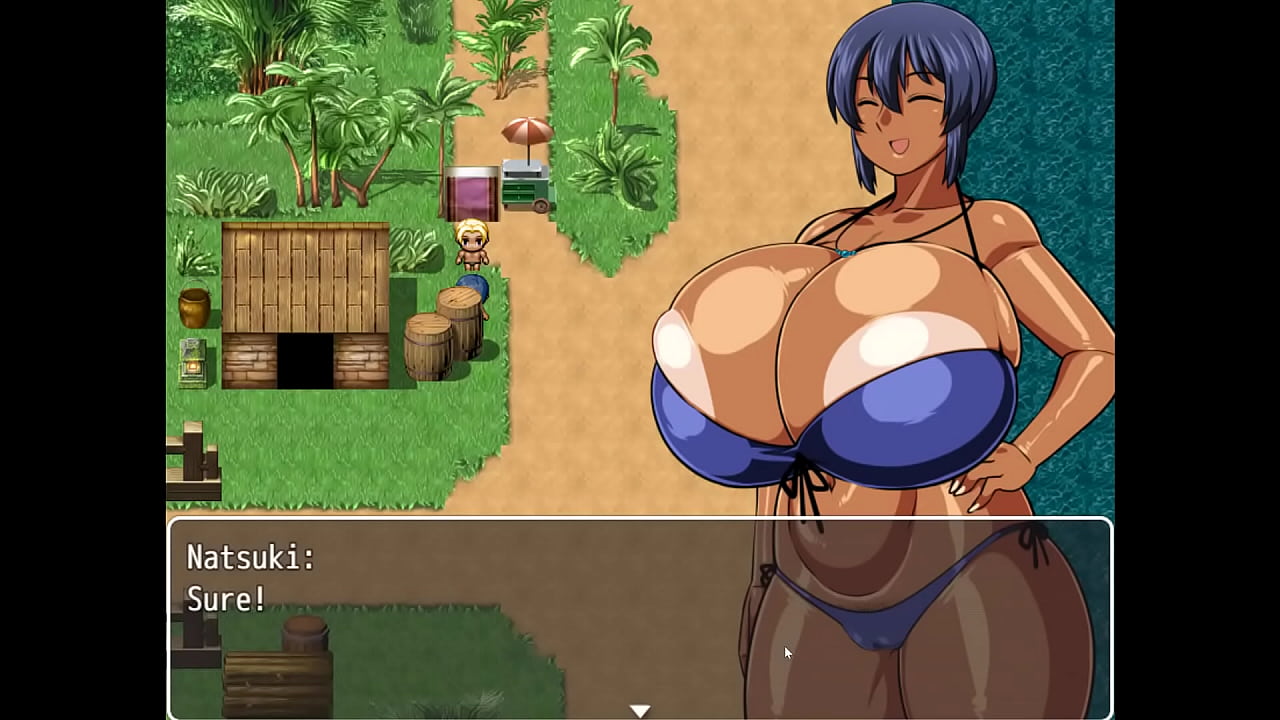Click the dark hut entrance doorway
1280x720 pixels.
click(x=305, y=360)
